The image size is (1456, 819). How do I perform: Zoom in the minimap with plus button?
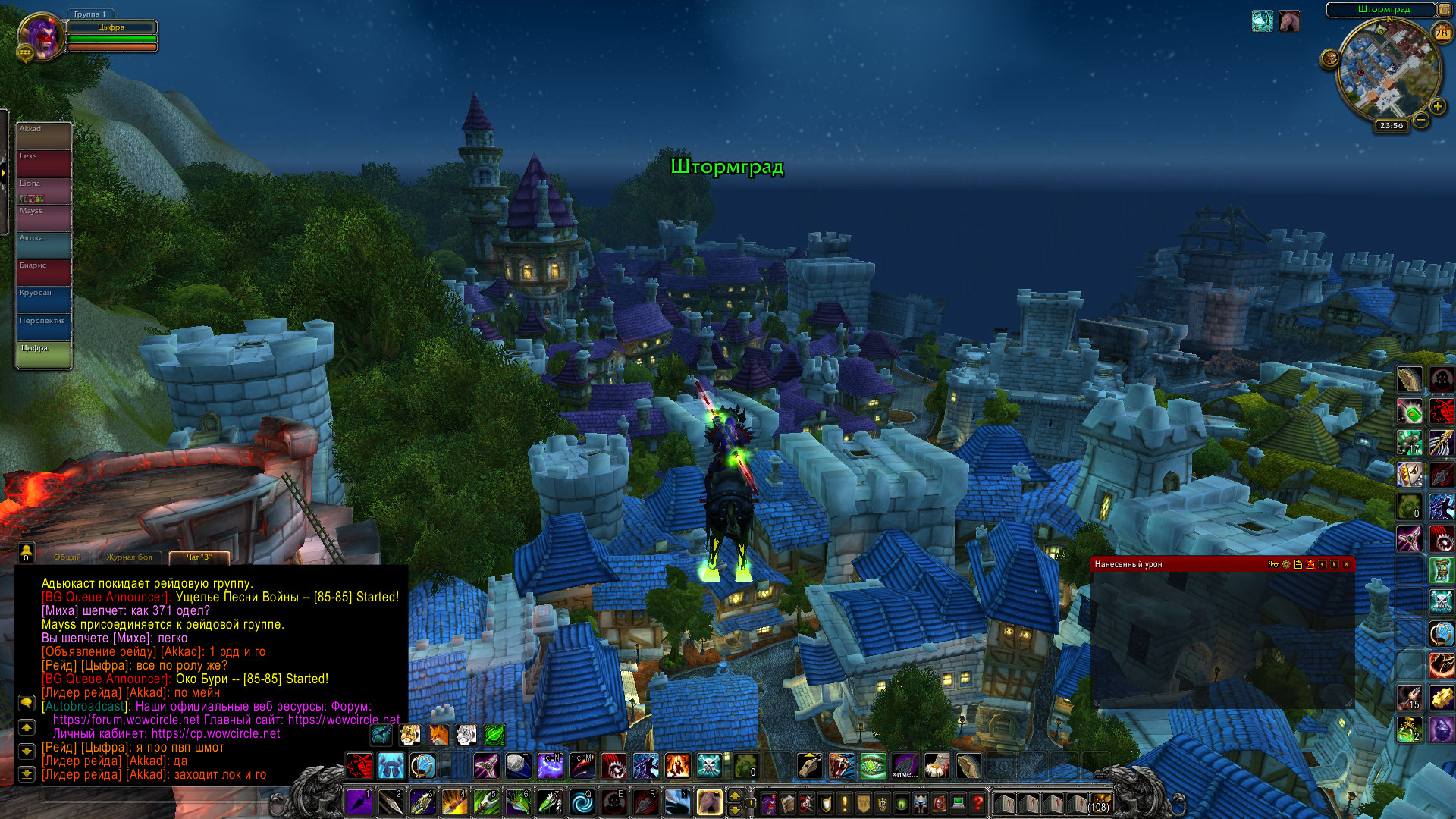pos(1437,106)
